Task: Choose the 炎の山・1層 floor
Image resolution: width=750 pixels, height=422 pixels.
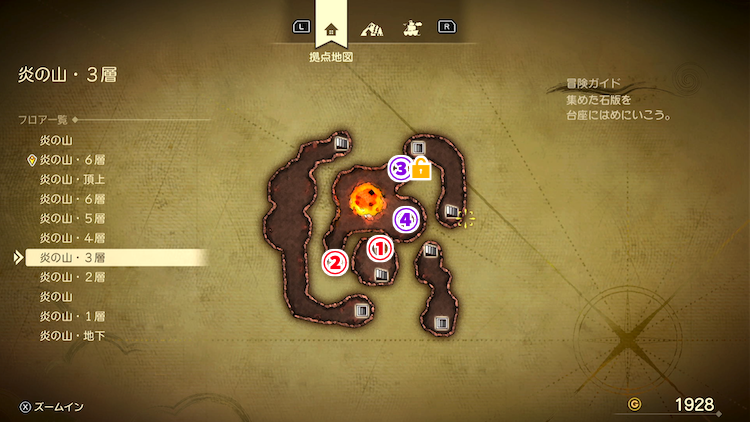Action: tap(72, 316)
